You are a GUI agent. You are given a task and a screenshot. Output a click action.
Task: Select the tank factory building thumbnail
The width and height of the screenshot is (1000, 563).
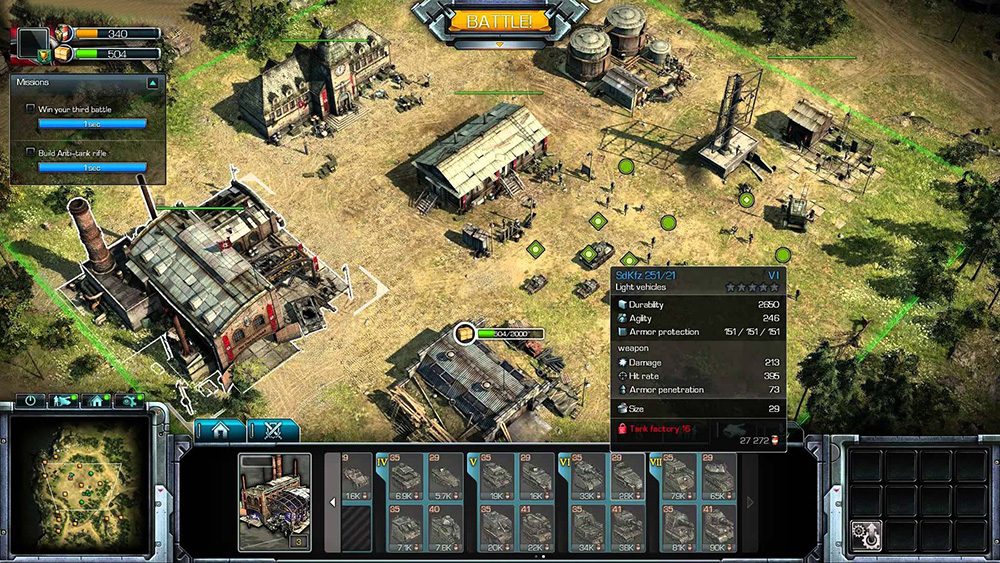274,500
